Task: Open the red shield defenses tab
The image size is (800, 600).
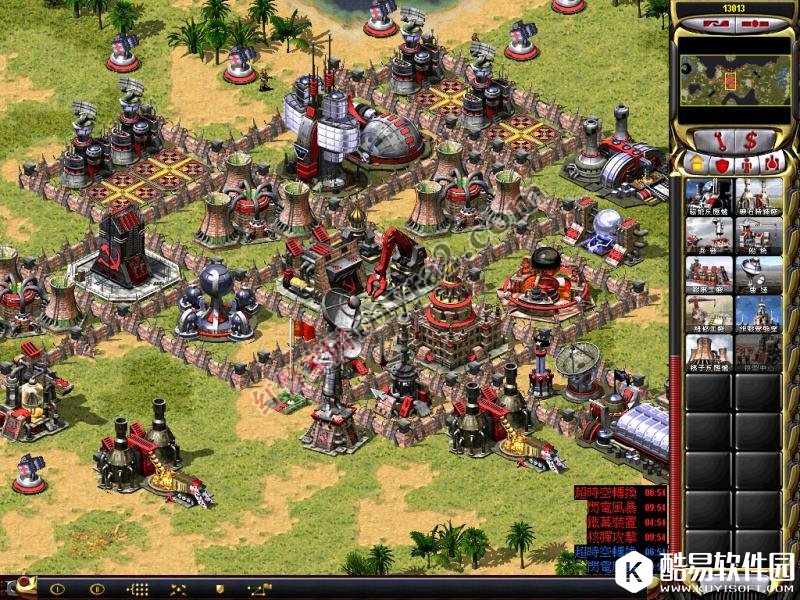Action: click(x=720, y=162)
